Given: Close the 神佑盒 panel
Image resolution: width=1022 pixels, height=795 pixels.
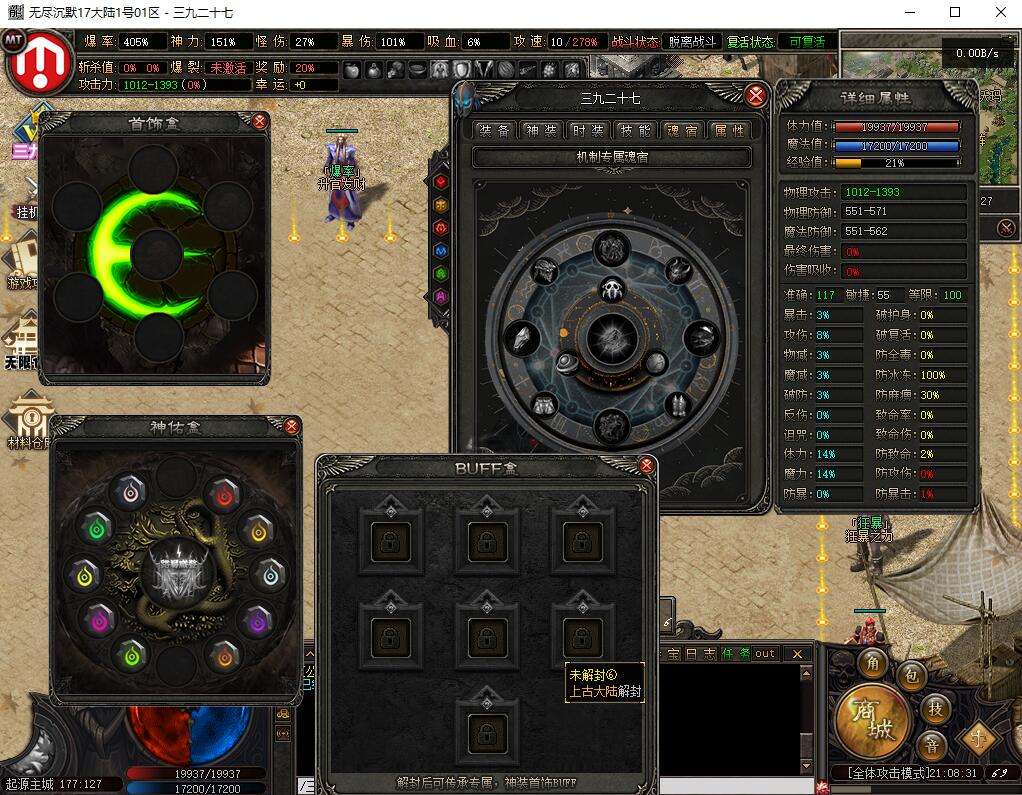Looking at the screenshot, I should (292, 426).
